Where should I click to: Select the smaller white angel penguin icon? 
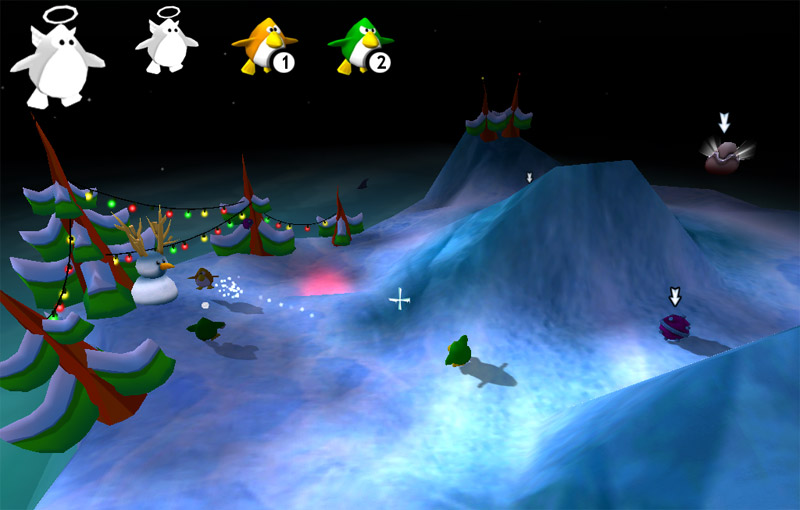click(166, 43)
